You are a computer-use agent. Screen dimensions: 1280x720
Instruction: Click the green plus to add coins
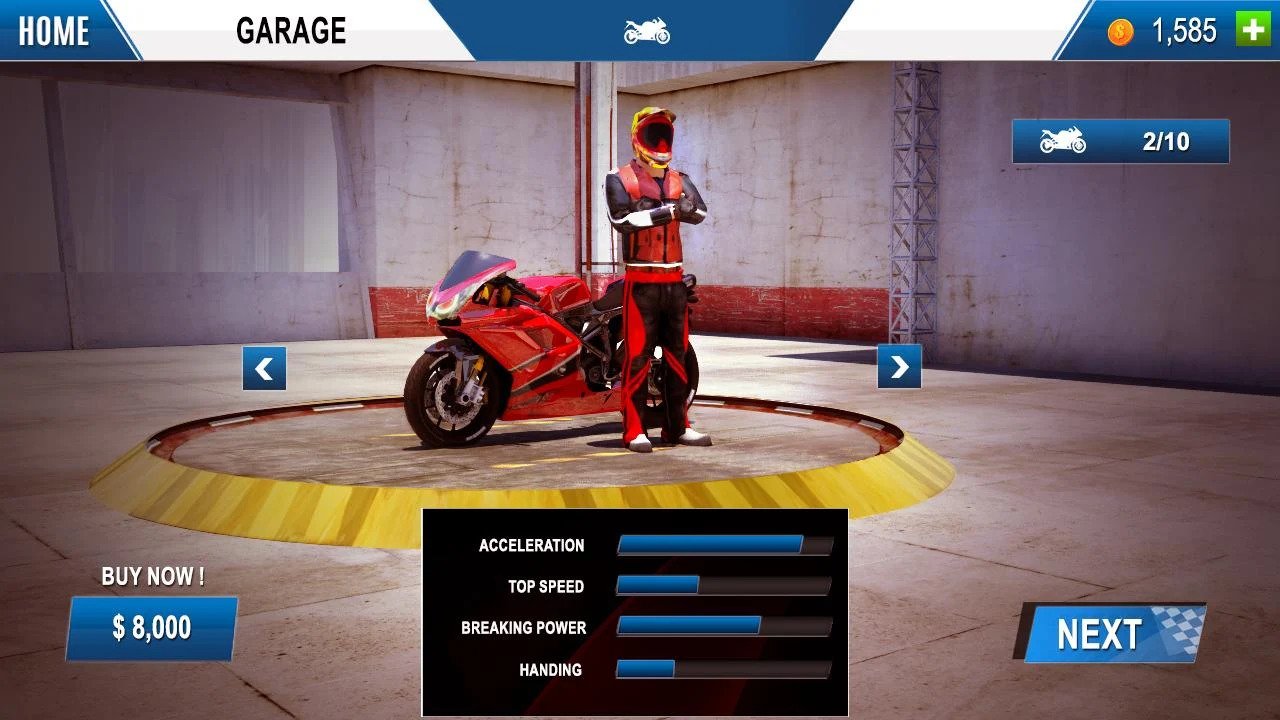pos(1253,30)
